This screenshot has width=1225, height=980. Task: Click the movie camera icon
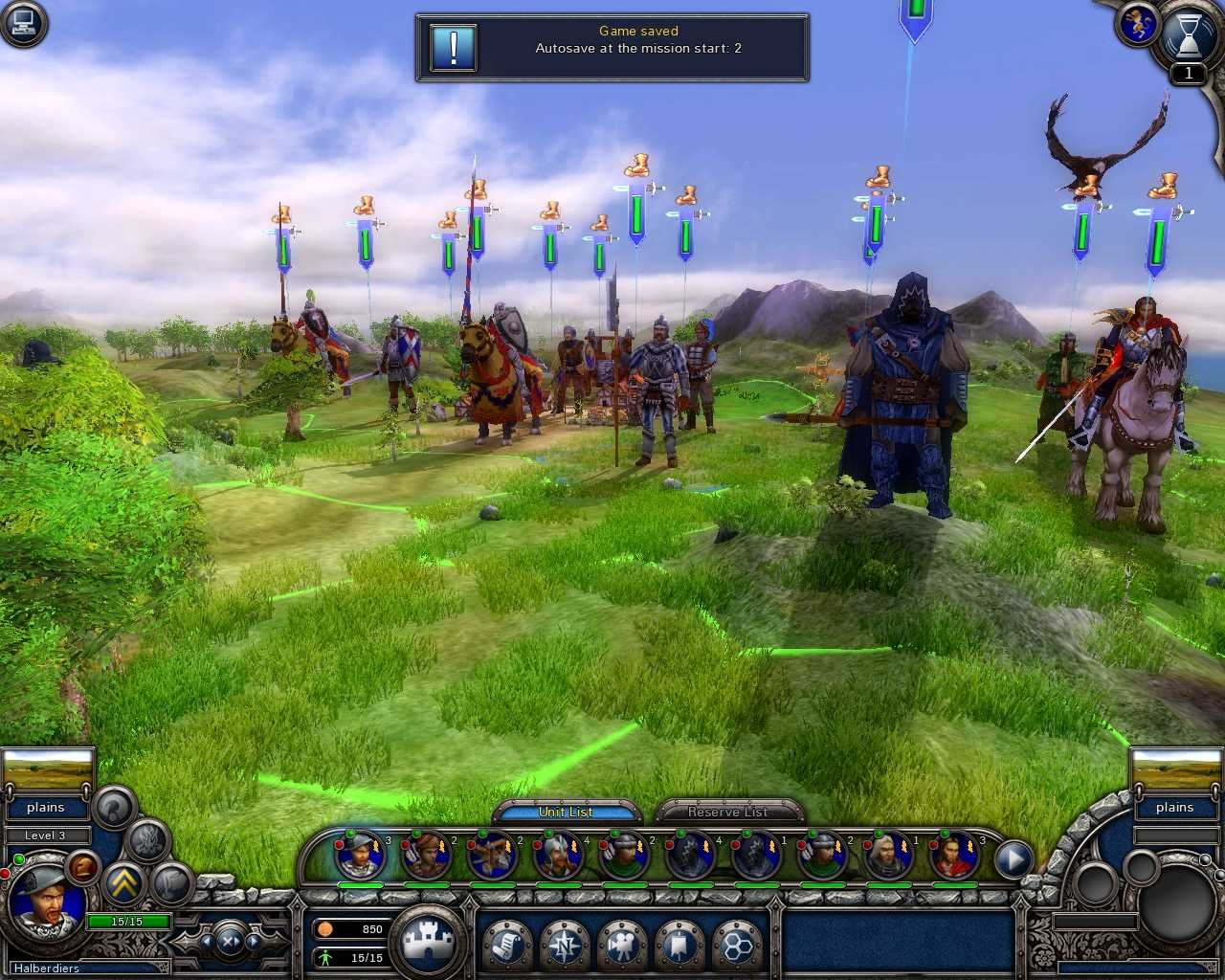pyautogui.click(x=623, y=946)
